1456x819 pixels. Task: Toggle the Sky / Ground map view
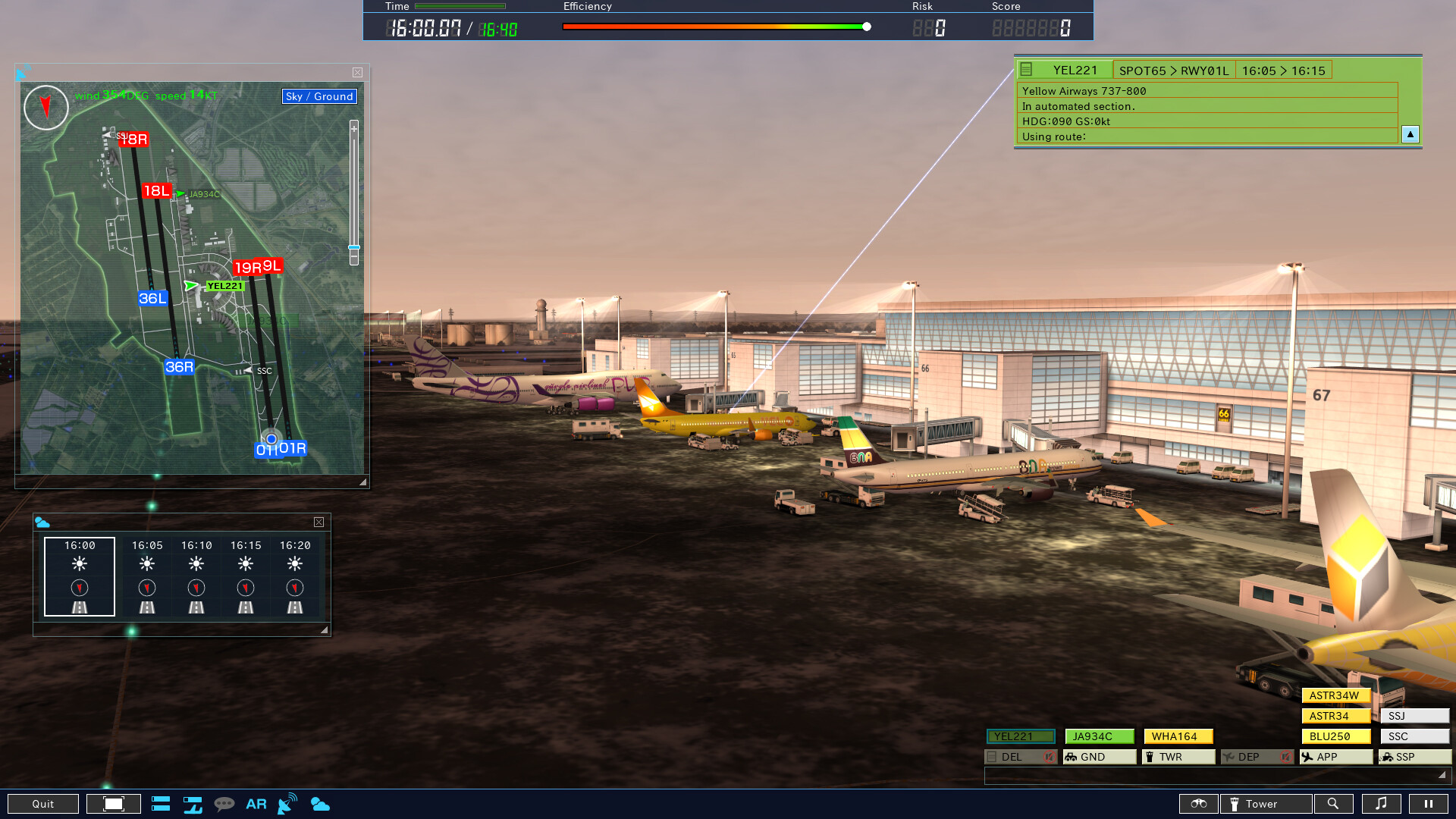tap(318, 96)
